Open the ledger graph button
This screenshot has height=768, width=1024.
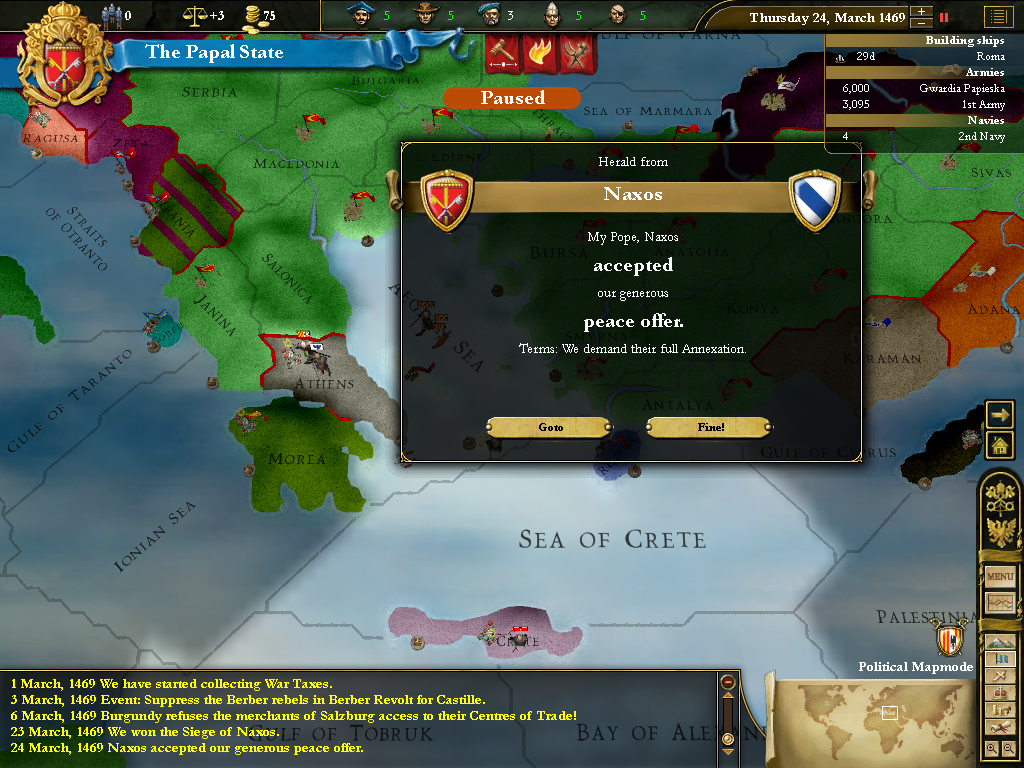coord(1000,603)
